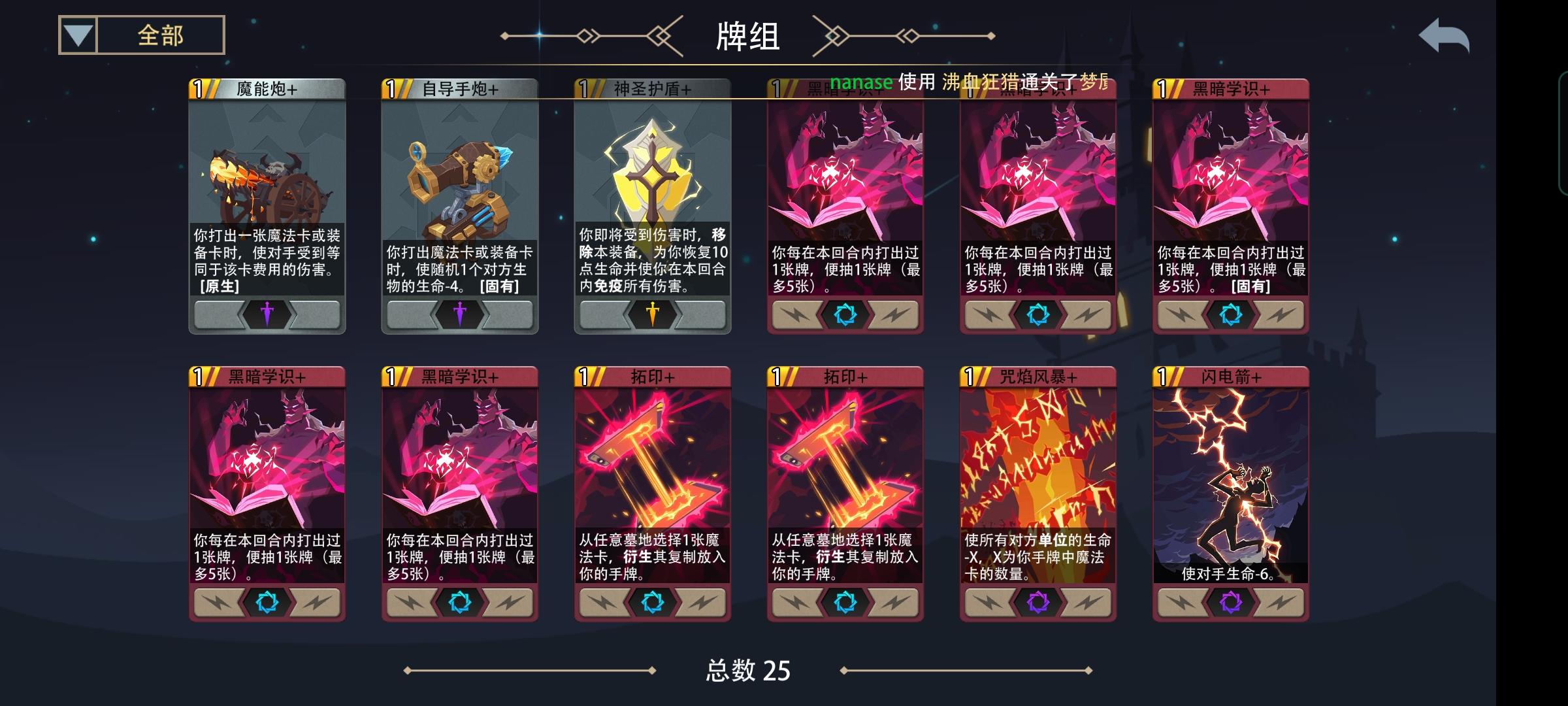The width and height of the screenshot is (1568, 706).
Task: Select the purple dagger icon under 魔能炮+
Action: point(267,314)
